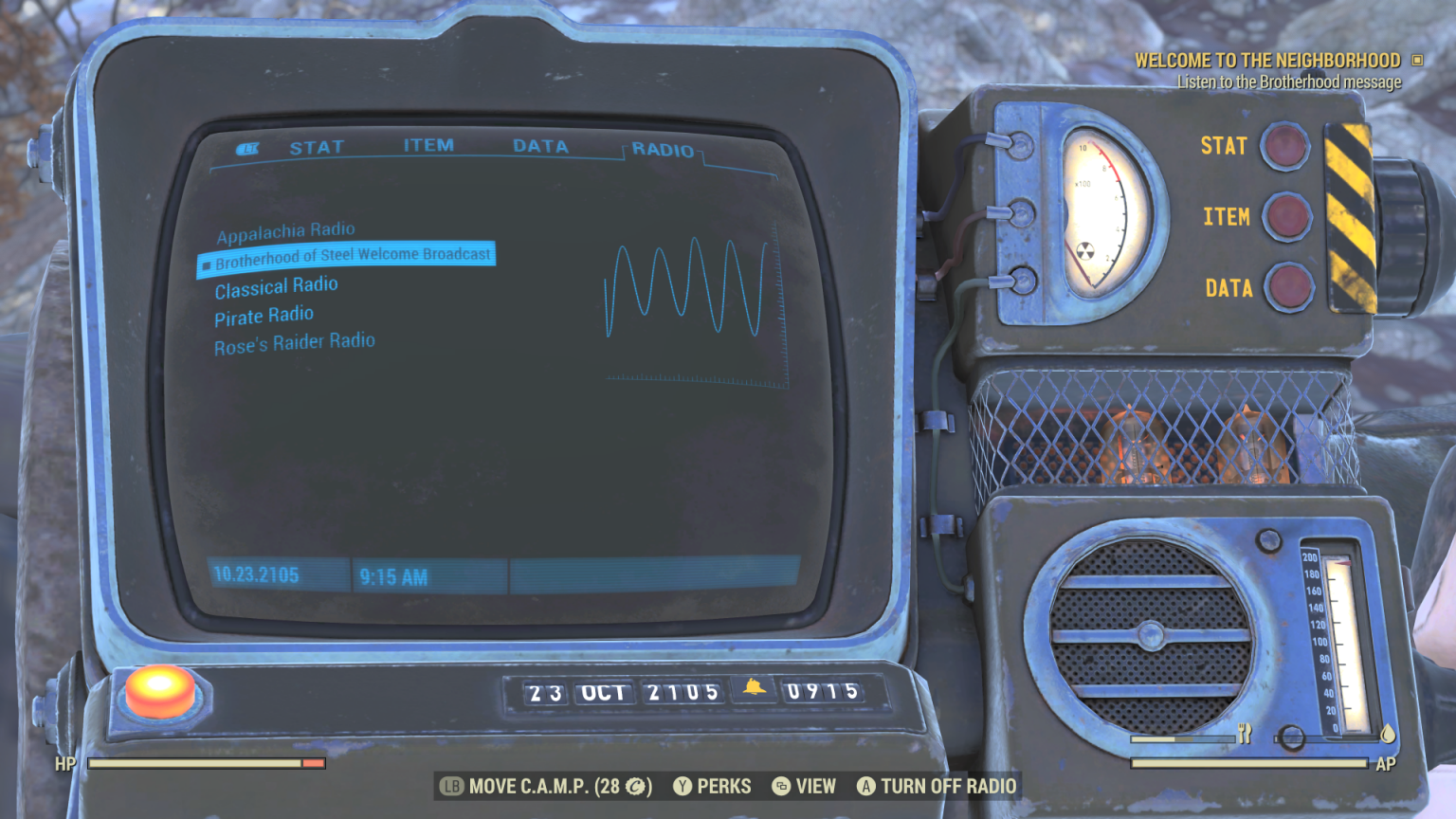Click the Y button icon next to PERKS
1456x819 pixels.
(x=681, y=786)
